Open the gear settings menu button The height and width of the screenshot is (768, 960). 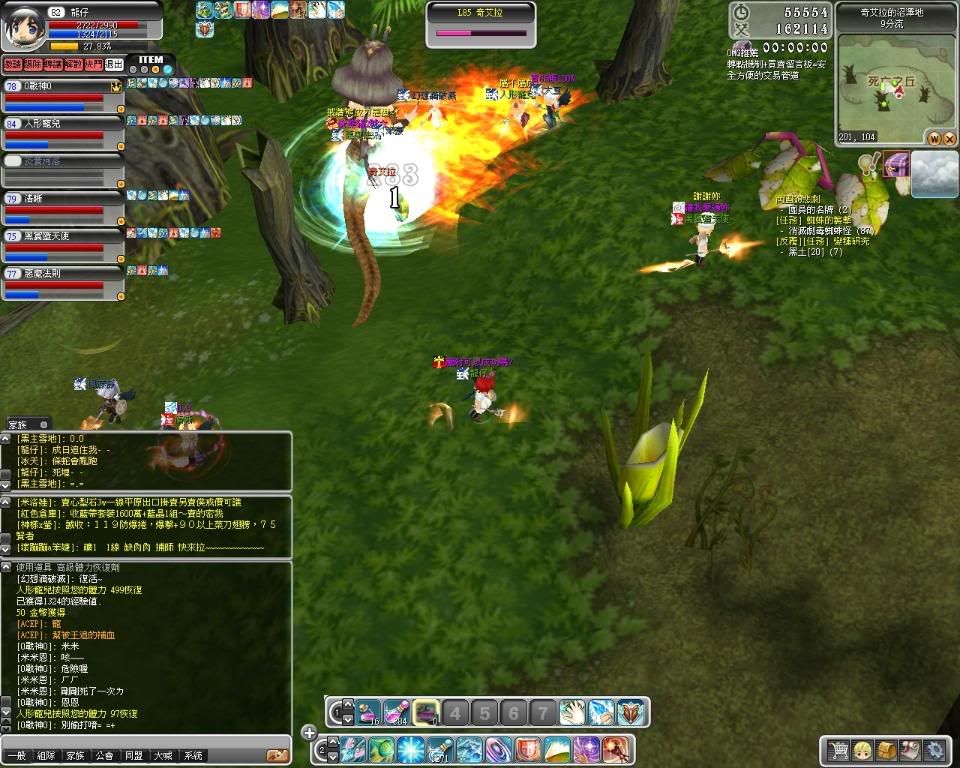[x=934, y=749]
